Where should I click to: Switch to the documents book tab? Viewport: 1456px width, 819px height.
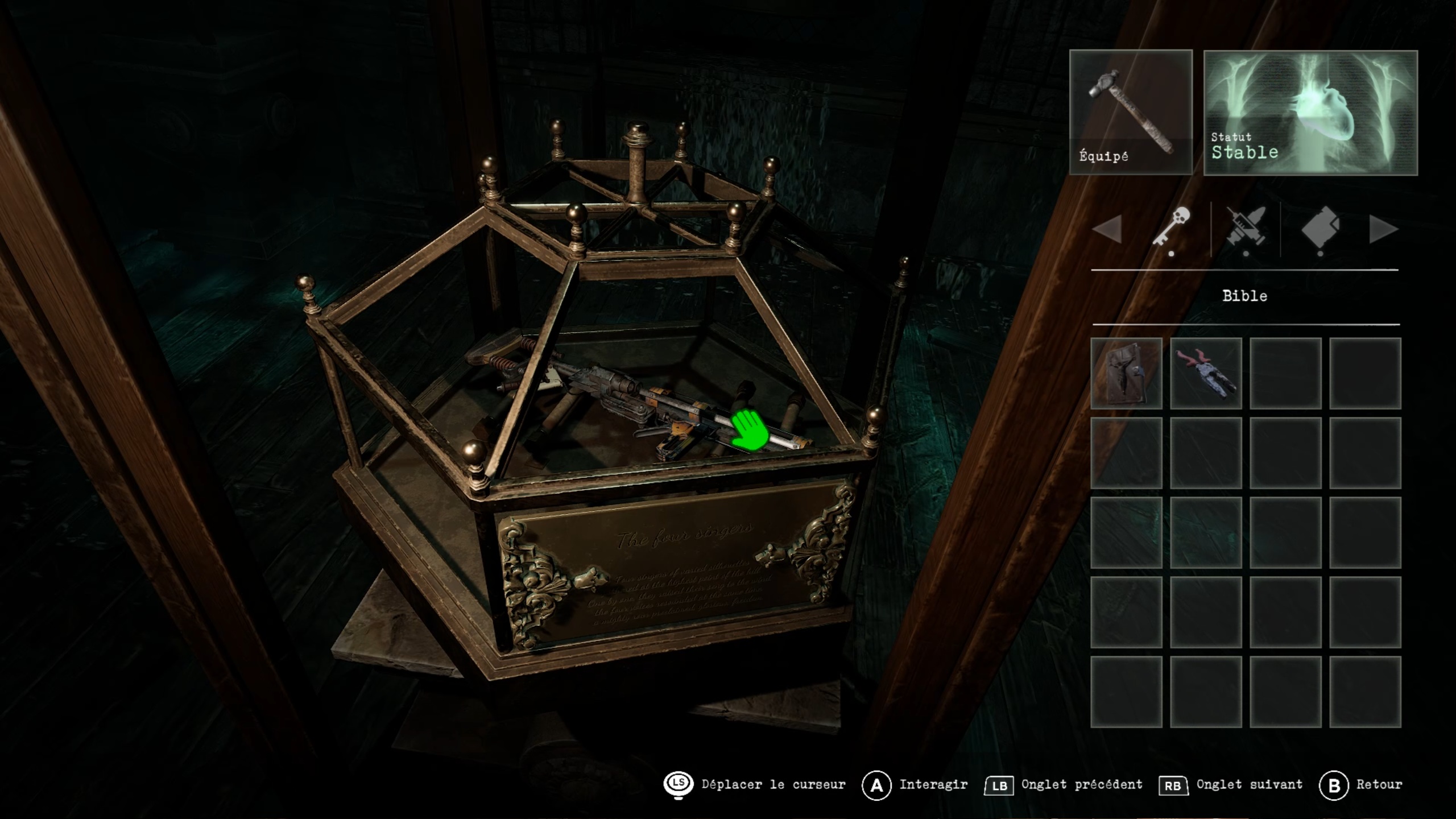1321,229
